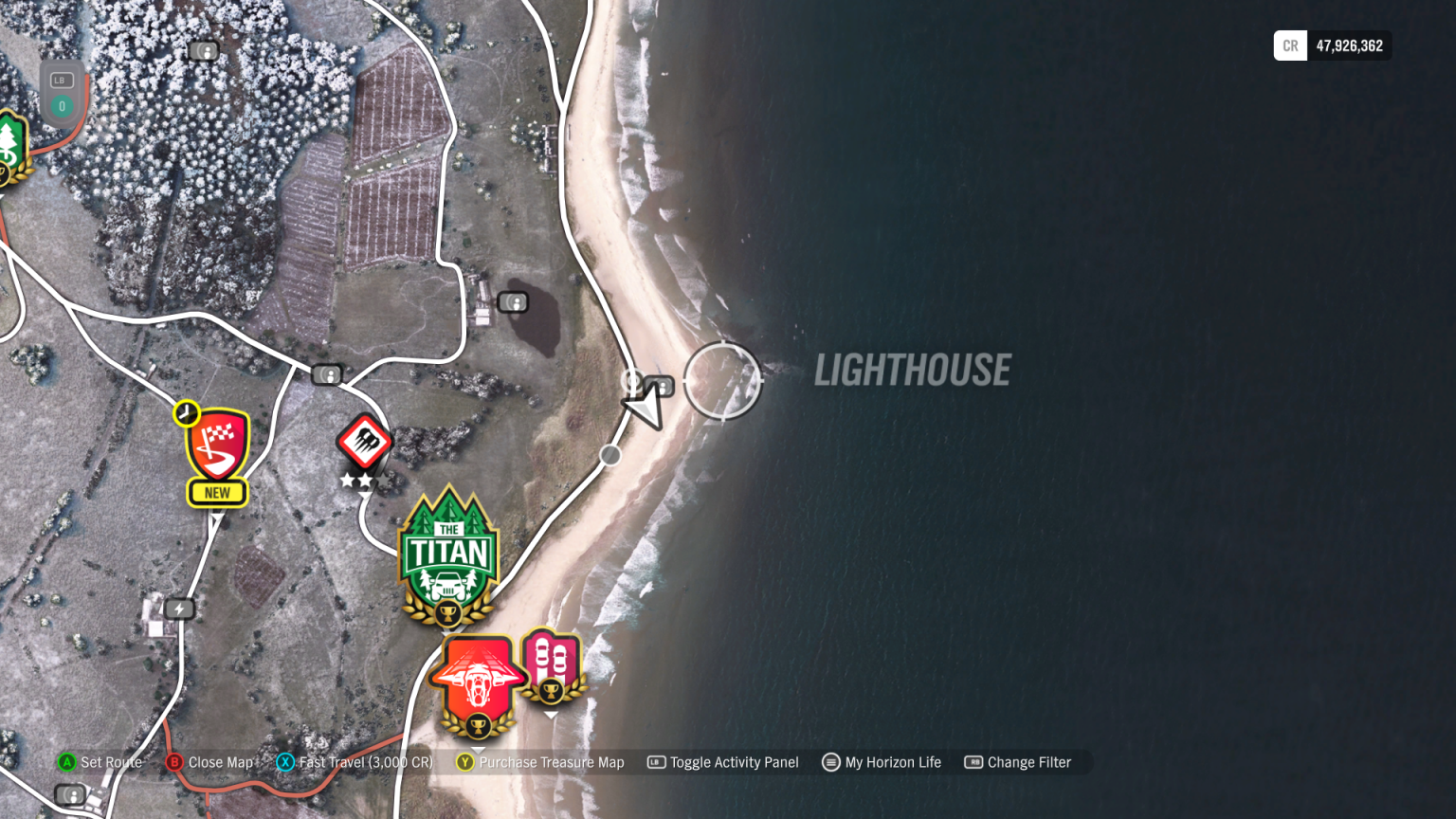Screen dimensions: 1456x819
Task: Select the Lighthouse waypoint target circle
Action: click(x=725, y=381)
